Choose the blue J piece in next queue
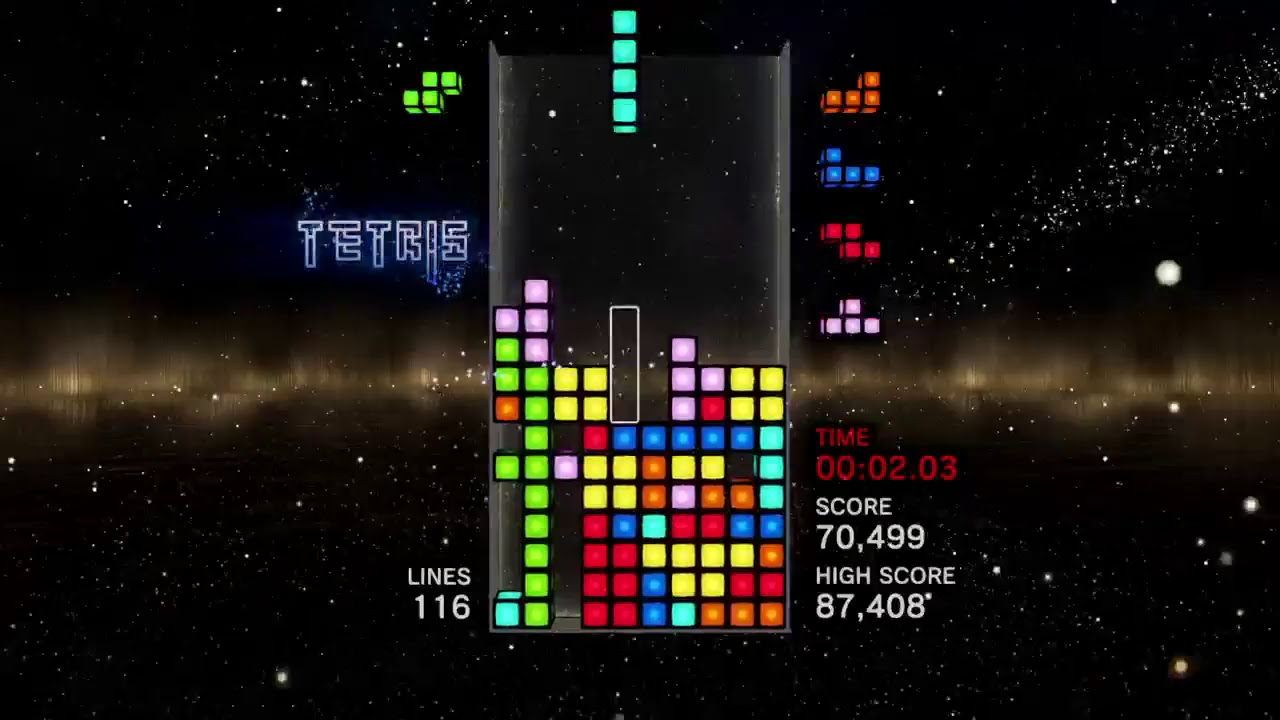Image resolution: width=1280 pixels, height=720 pixels. 850,170
